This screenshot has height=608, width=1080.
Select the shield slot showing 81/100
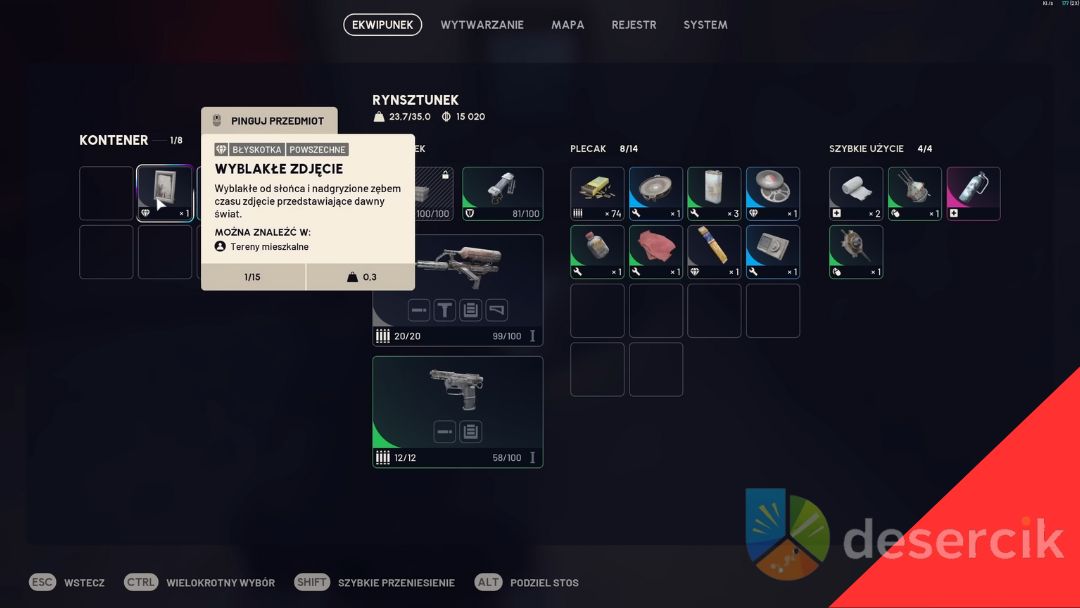(502, 193)
